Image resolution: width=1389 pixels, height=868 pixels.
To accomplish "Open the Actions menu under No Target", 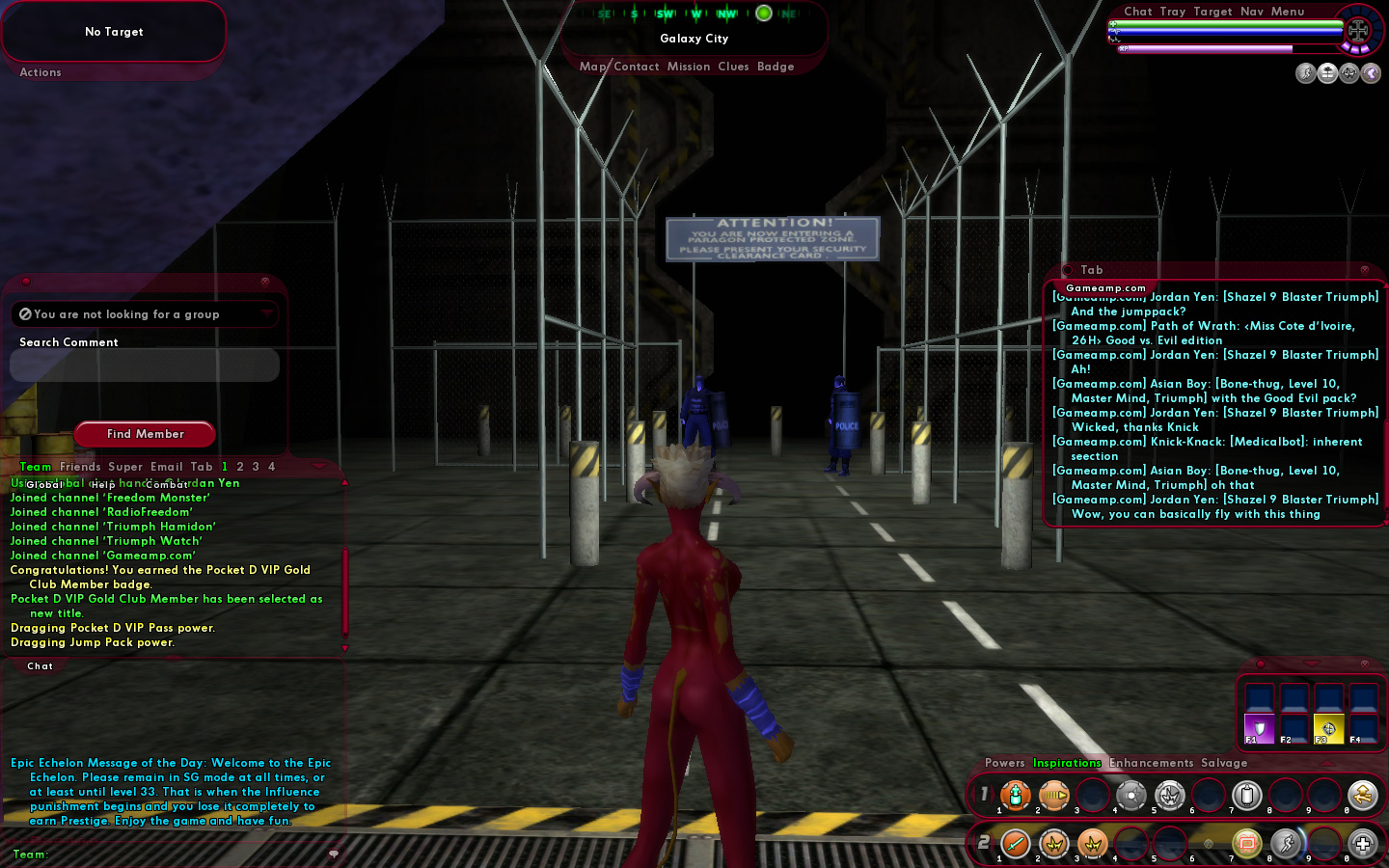I will [41, 72].
